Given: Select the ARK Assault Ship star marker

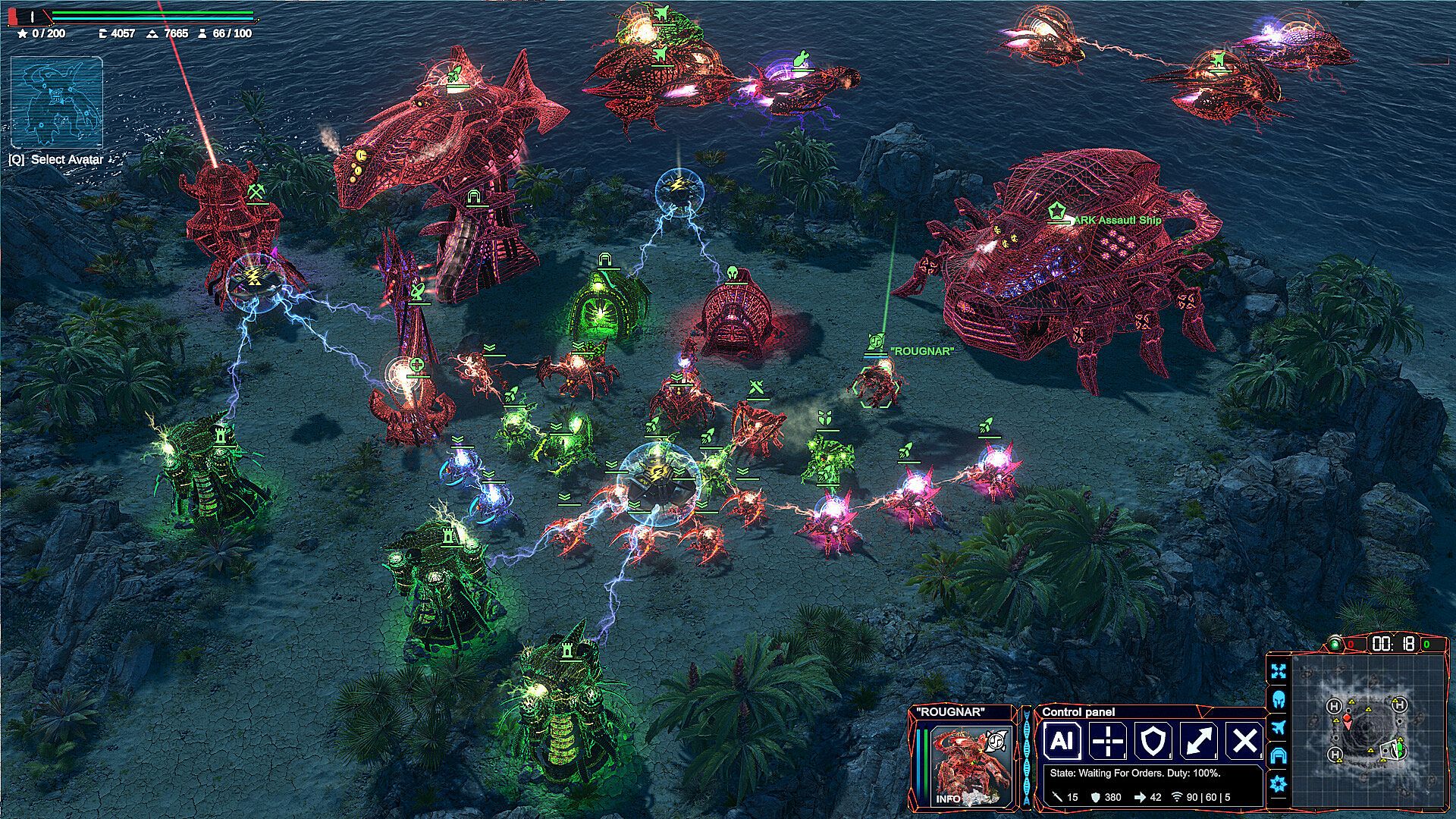Looking at the screenshot, I should [x=1056, y=211].
